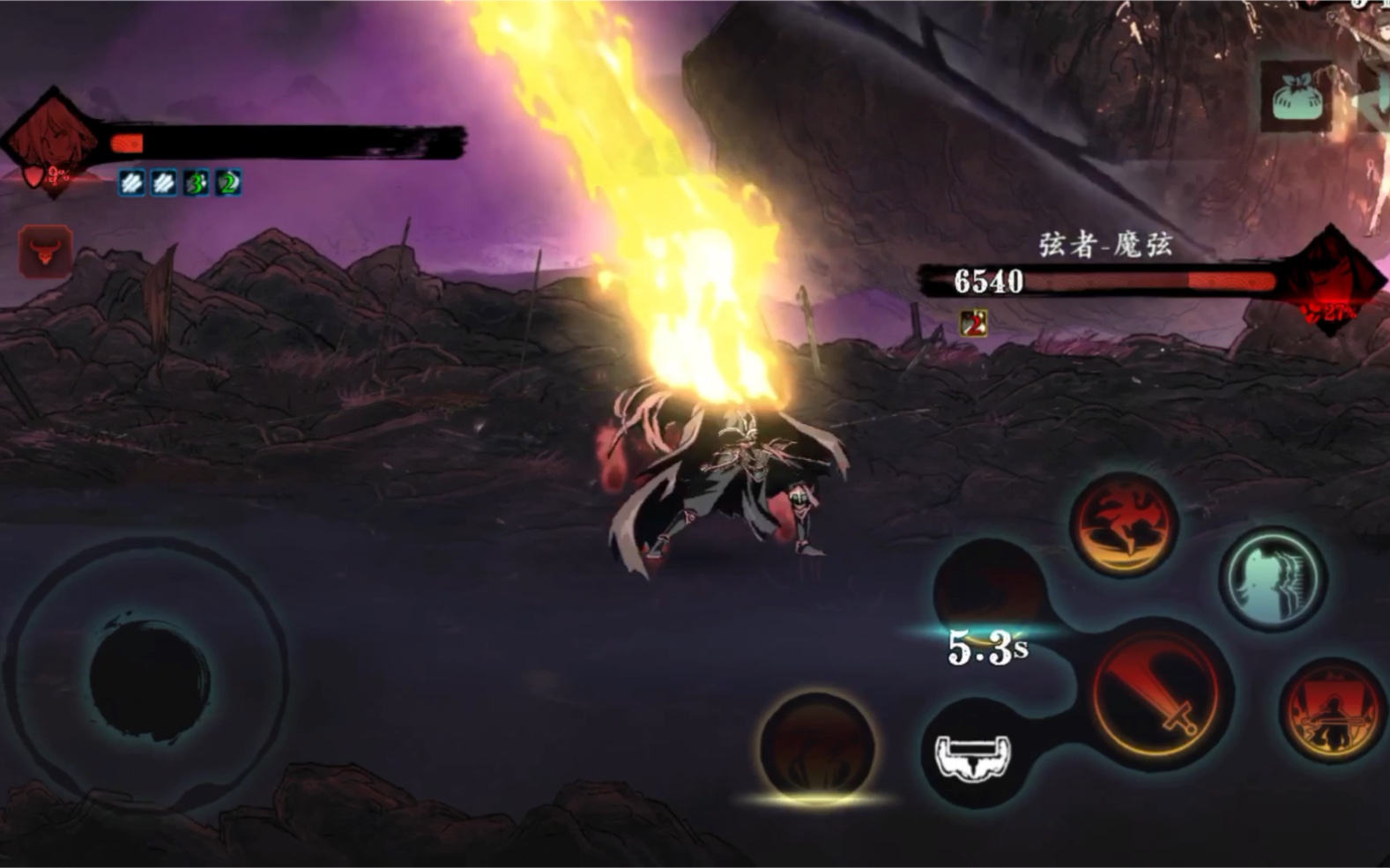Tap the gold-glowing dark skill button
The height and width of the screenshot is (868, 1390).
click(817, 747)
